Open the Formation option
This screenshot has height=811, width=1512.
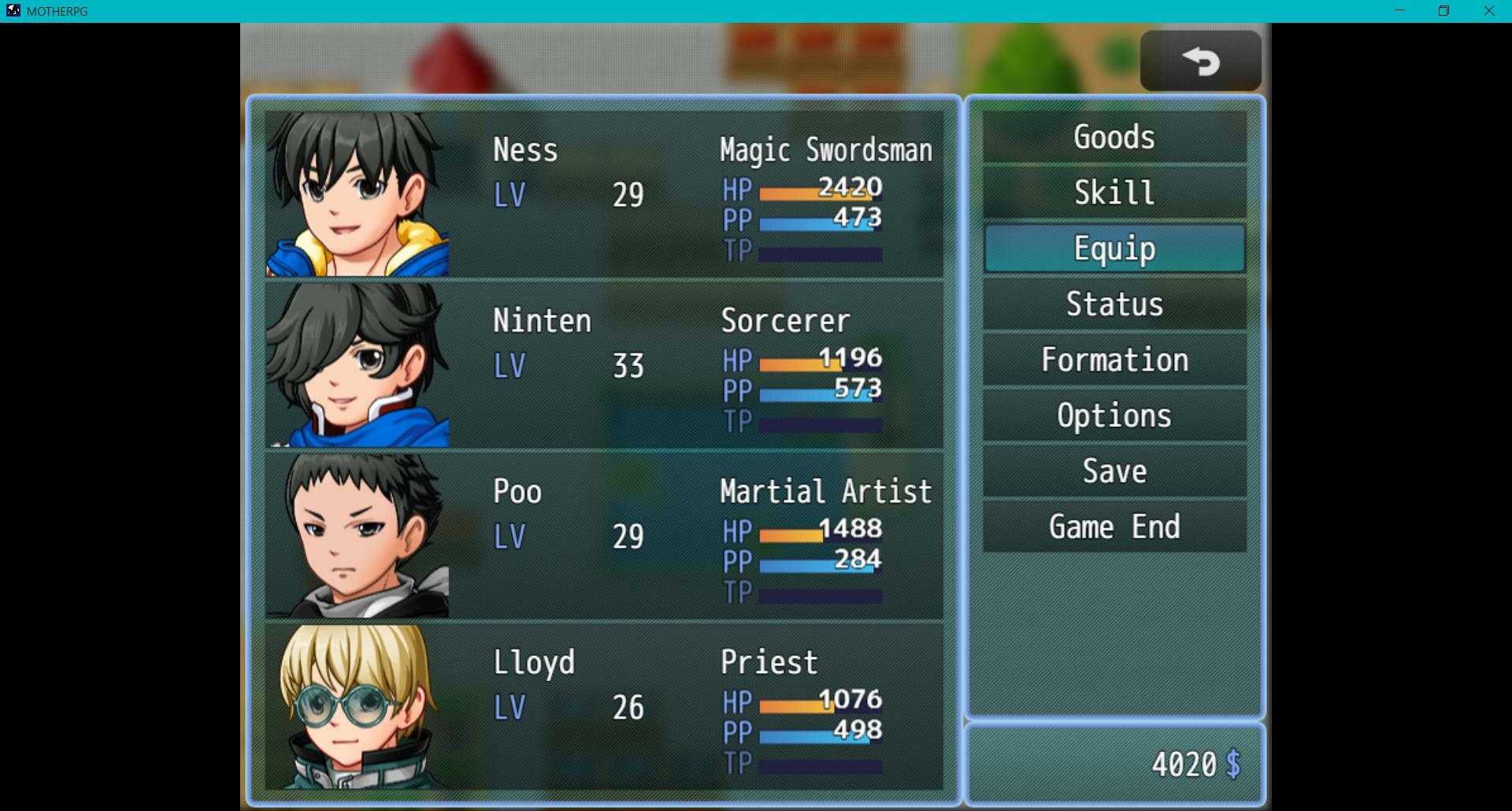(1114, 360)
